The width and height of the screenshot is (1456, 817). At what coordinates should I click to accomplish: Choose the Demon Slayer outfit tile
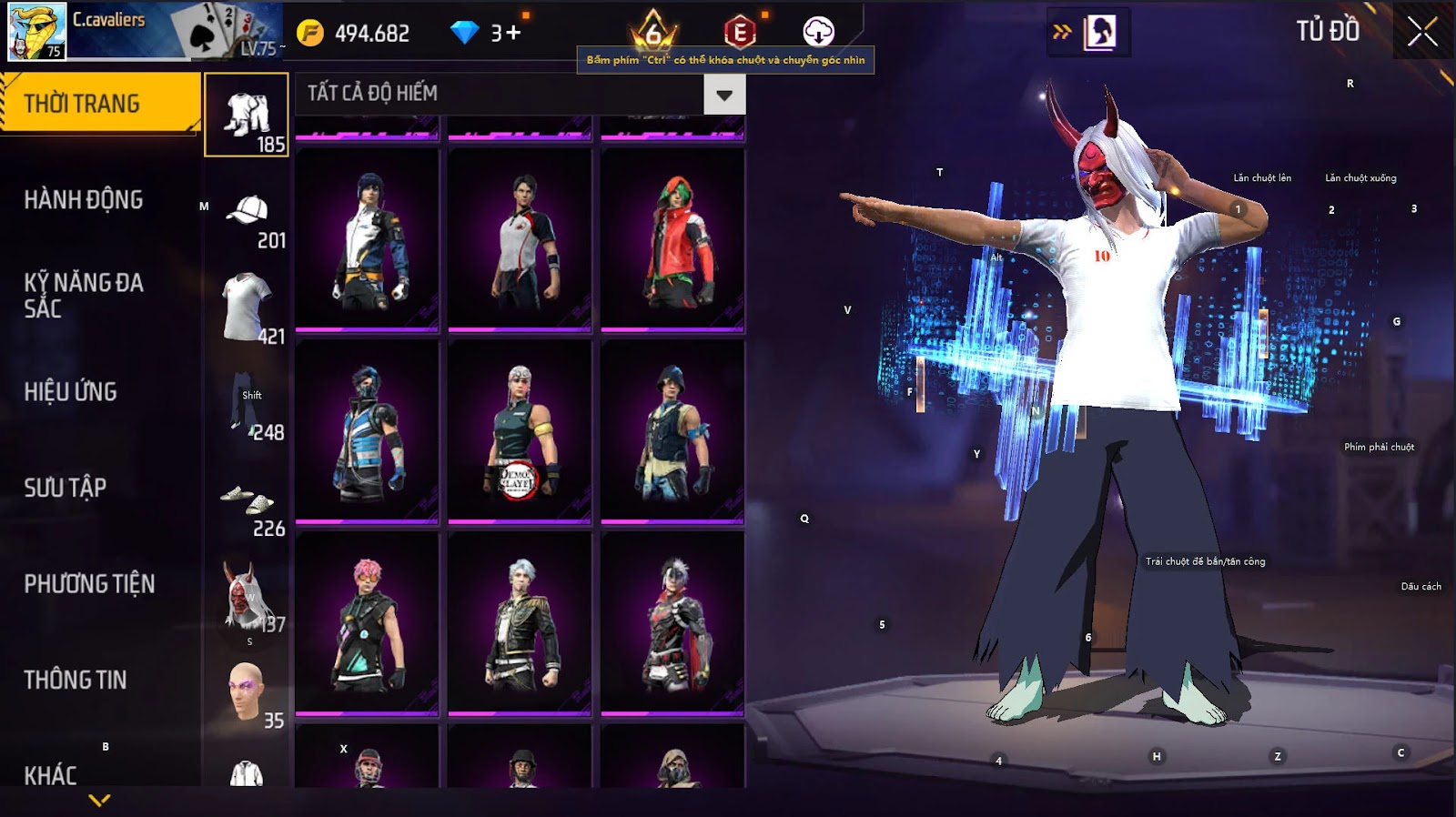pyautogui.click(x=520, y=432)
